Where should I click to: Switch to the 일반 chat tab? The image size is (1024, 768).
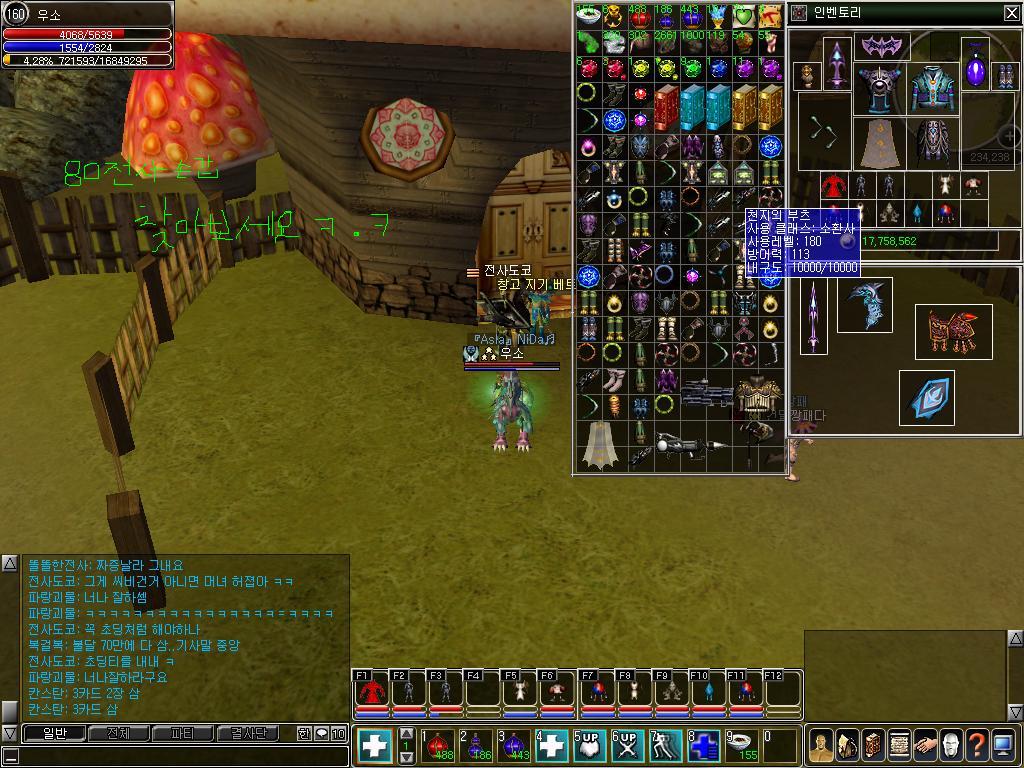54,734
